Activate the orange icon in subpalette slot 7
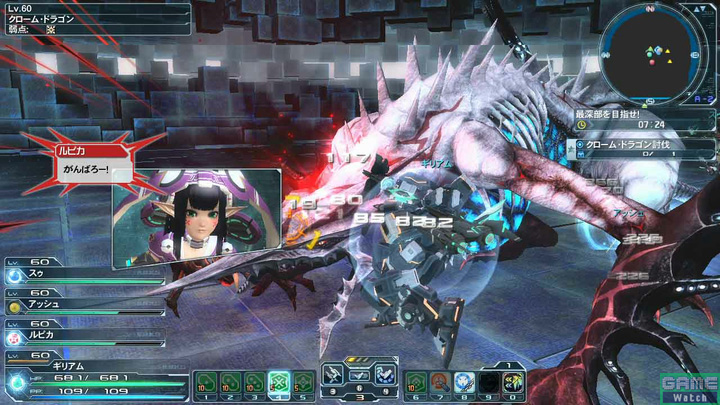This screenshot has height=405, width=720. tap(440, 382)
